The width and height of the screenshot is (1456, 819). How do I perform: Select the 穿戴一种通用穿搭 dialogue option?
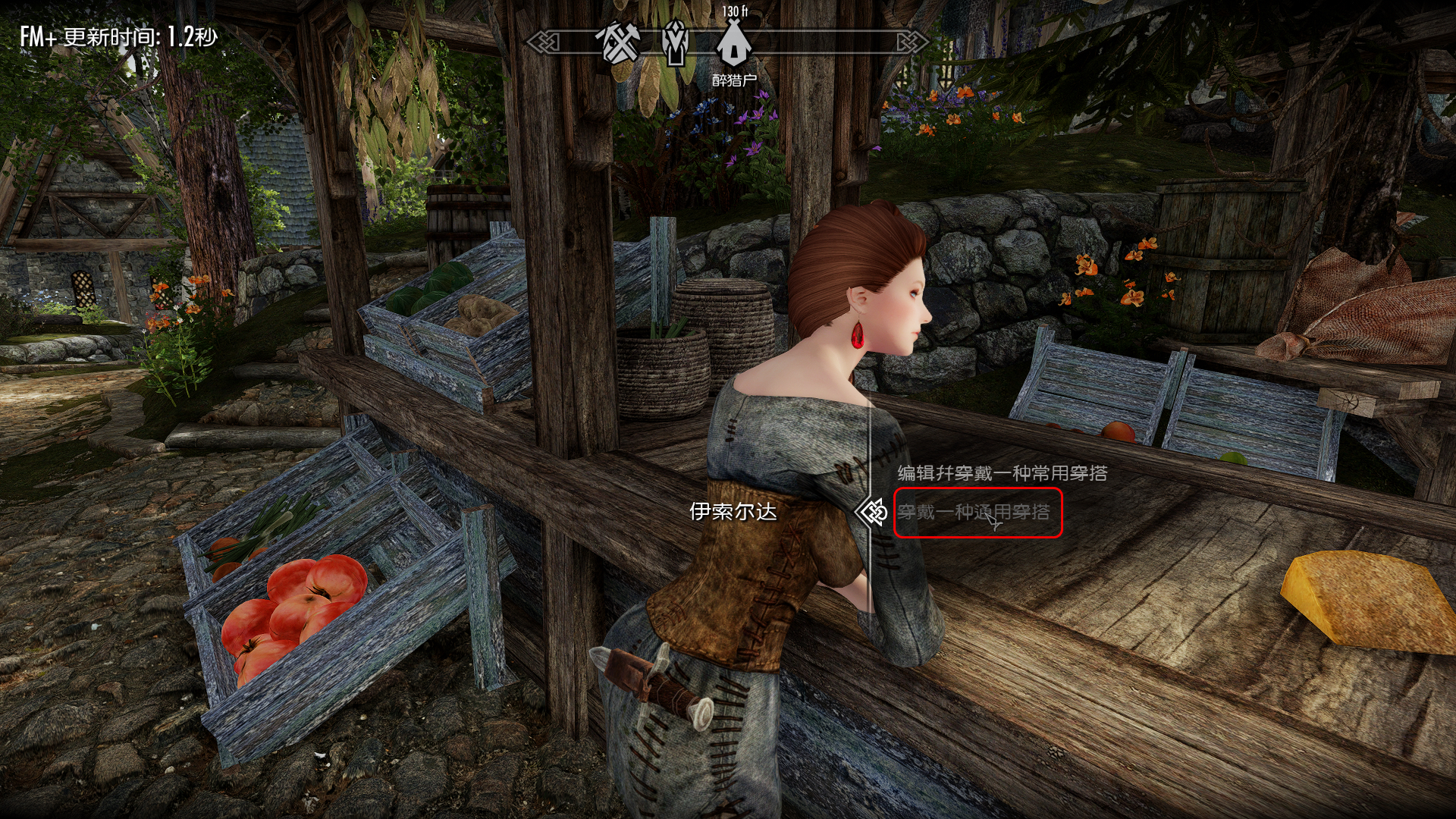point(974,513)
